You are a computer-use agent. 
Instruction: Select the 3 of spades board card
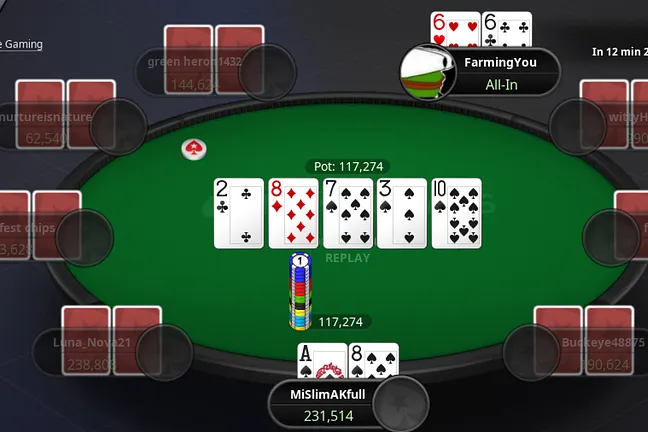click(402, 213)
